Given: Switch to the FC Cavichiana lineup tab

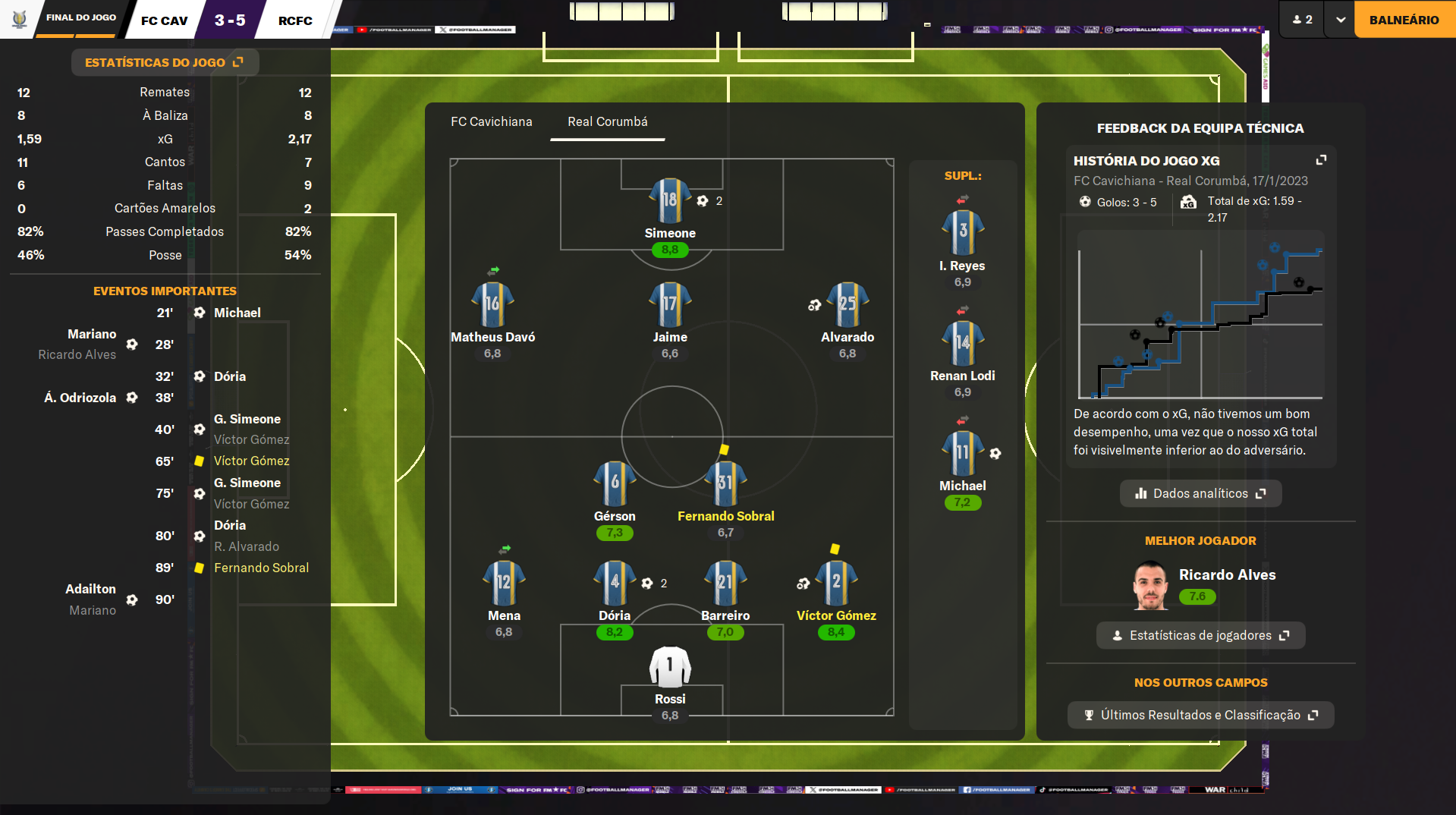Looking at the screenshot, I should (x=491, y=121).
